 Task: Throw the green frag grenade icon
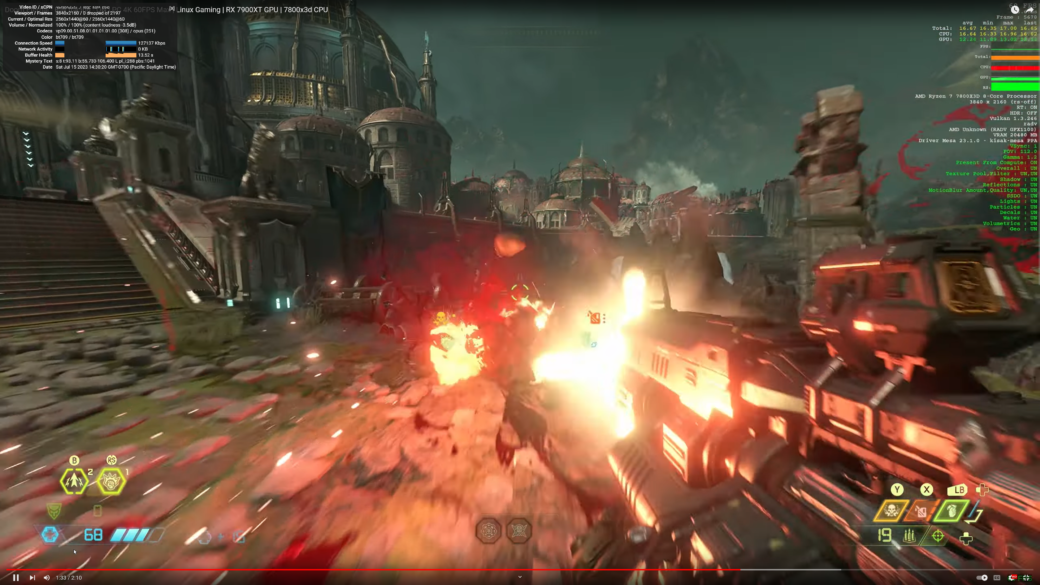pyautogui.click(x=950, y=511)
